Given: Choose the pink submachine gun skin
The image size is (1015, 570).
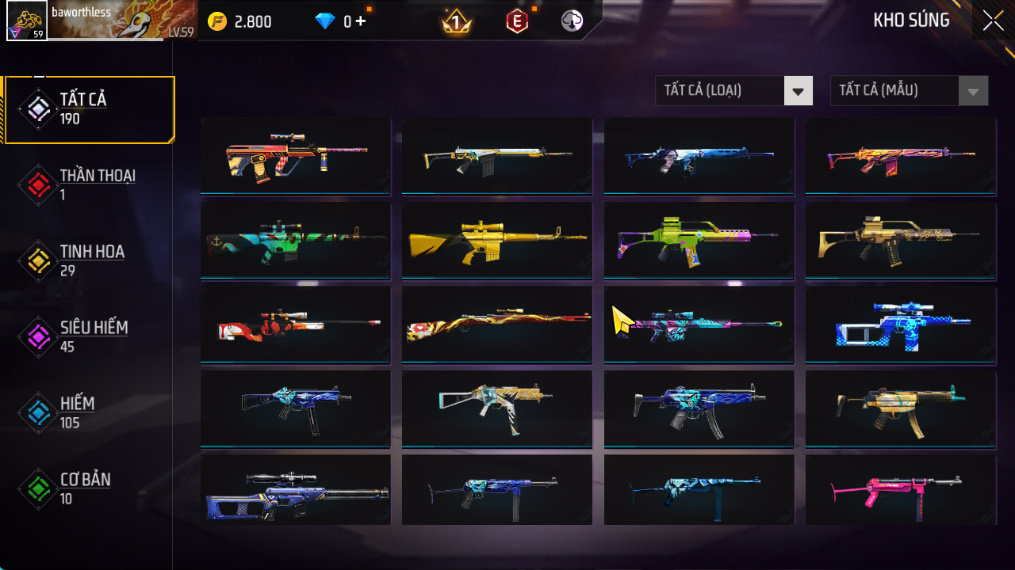Looking at the screenshot, I should pos(900,491).
